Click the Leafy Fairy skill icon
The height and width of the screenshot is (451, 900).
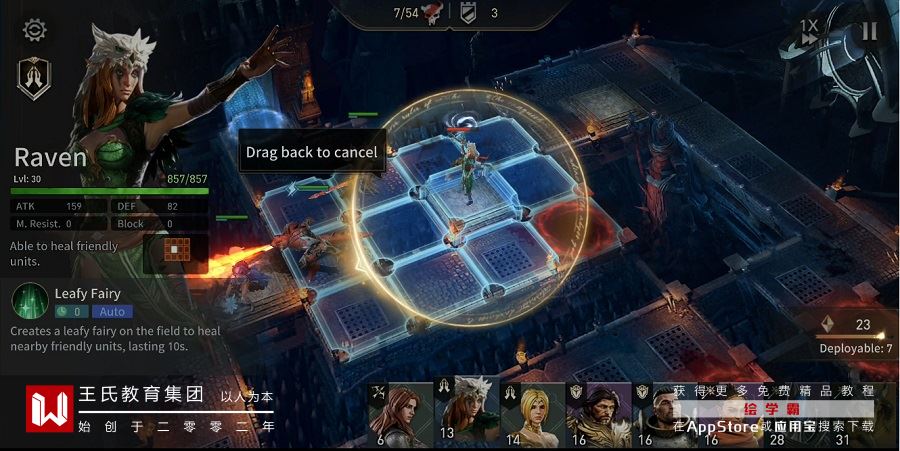tap(31, 302)
